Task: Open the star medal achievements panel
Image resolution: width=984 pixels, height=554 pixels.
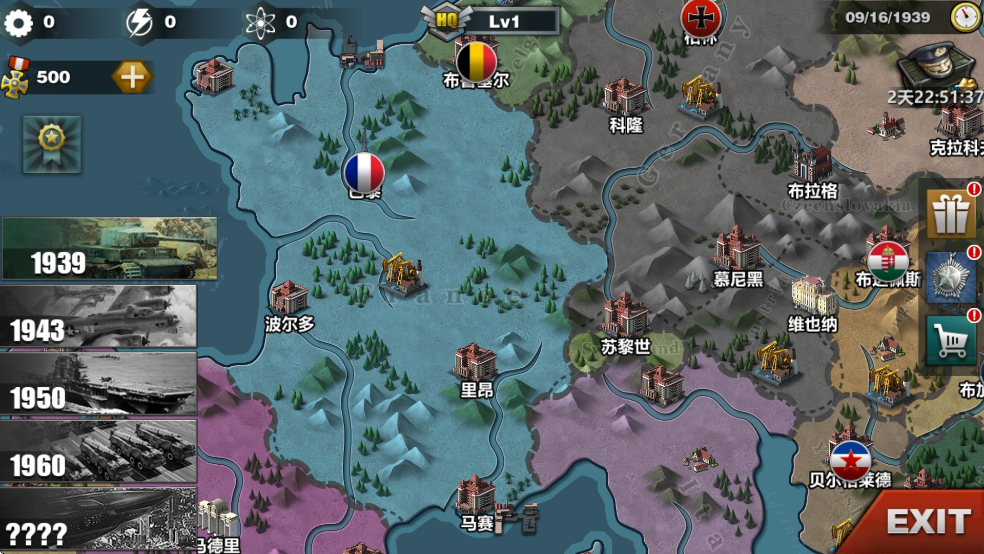Action: click(x=951, y=277)
